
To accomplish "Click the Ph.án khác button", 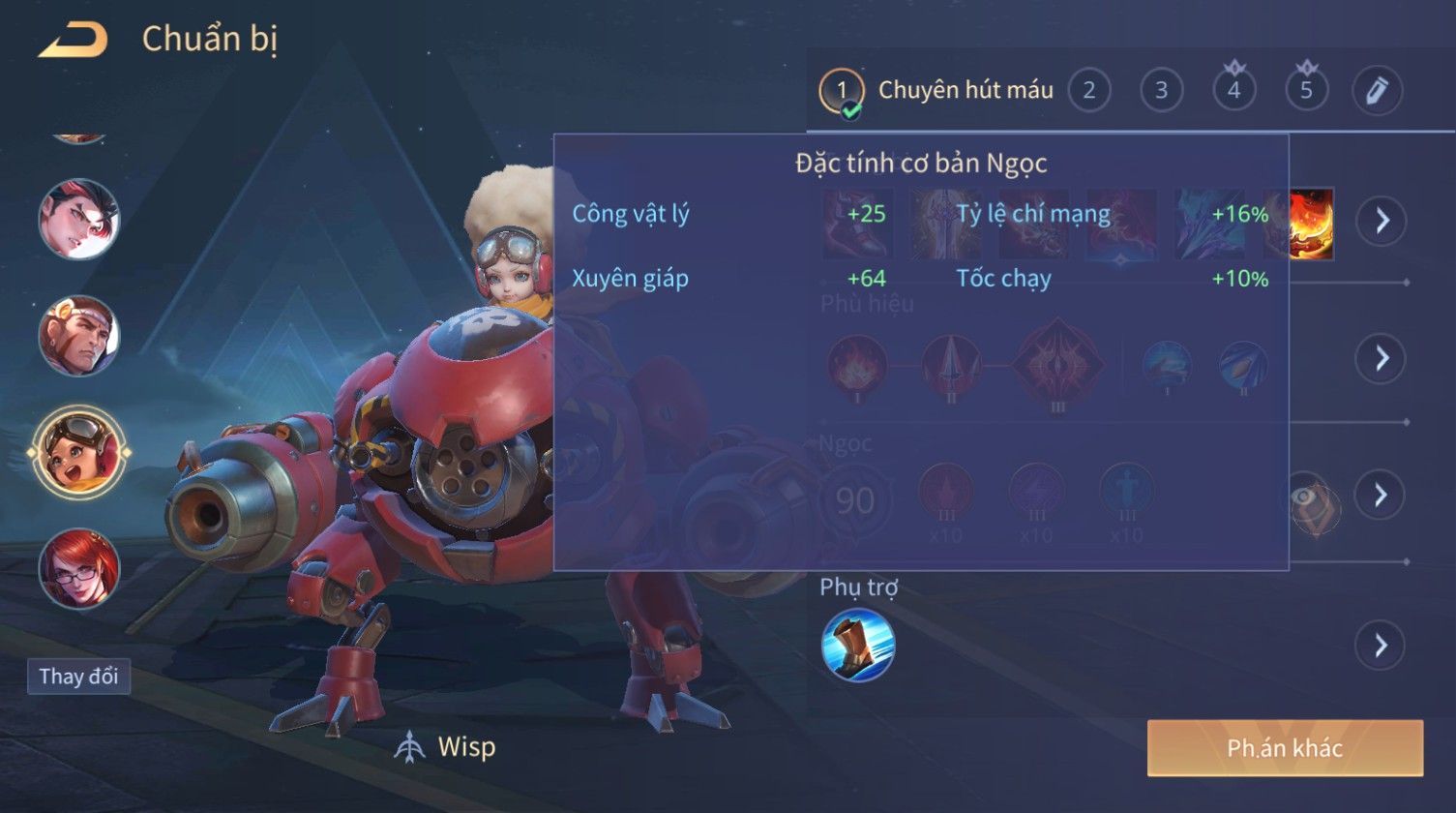I will 1285,747.
